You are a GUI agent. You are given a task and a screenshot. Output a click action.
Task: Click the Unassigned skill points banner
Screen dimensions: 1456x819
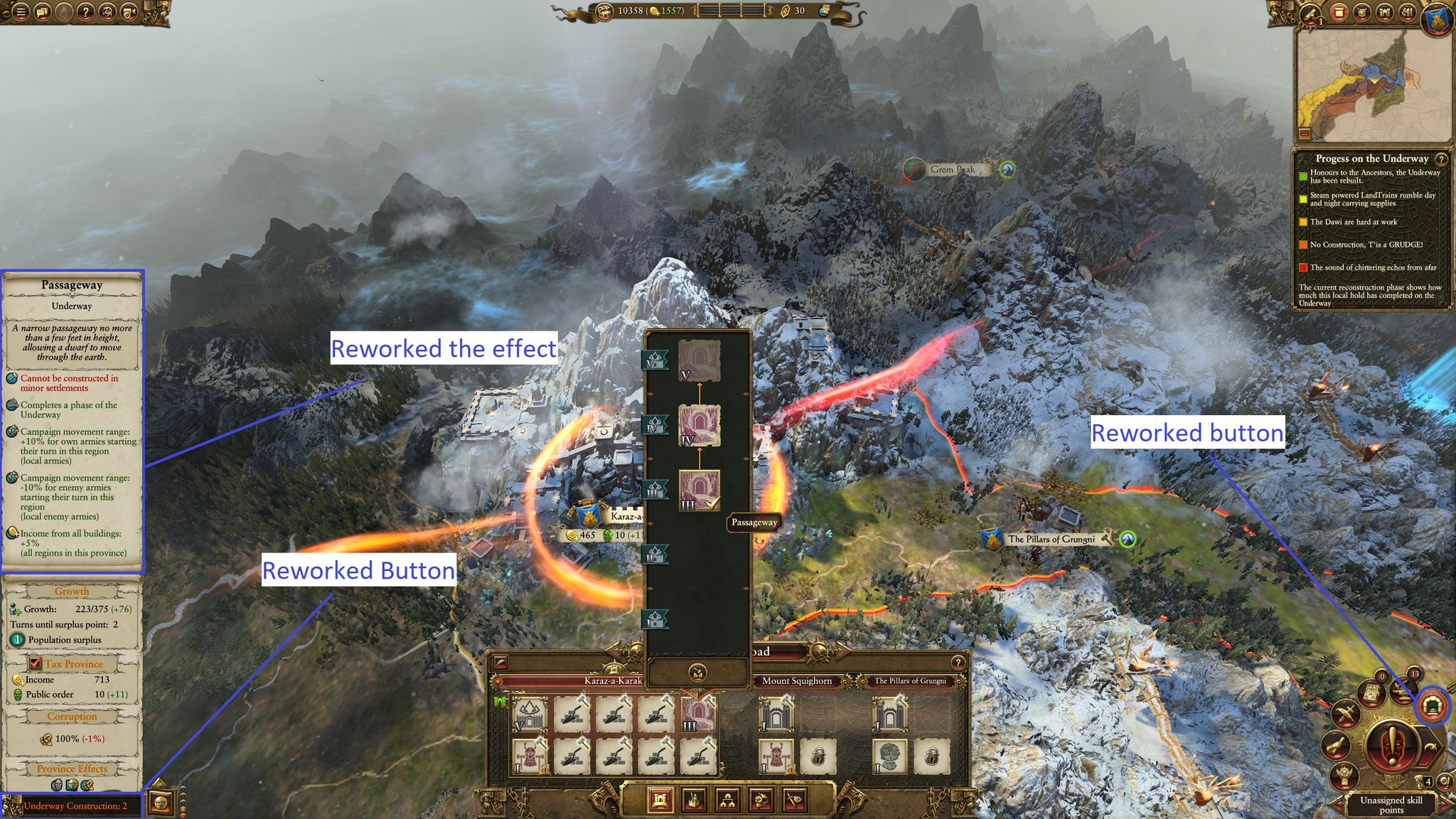tap(1391, 803)
